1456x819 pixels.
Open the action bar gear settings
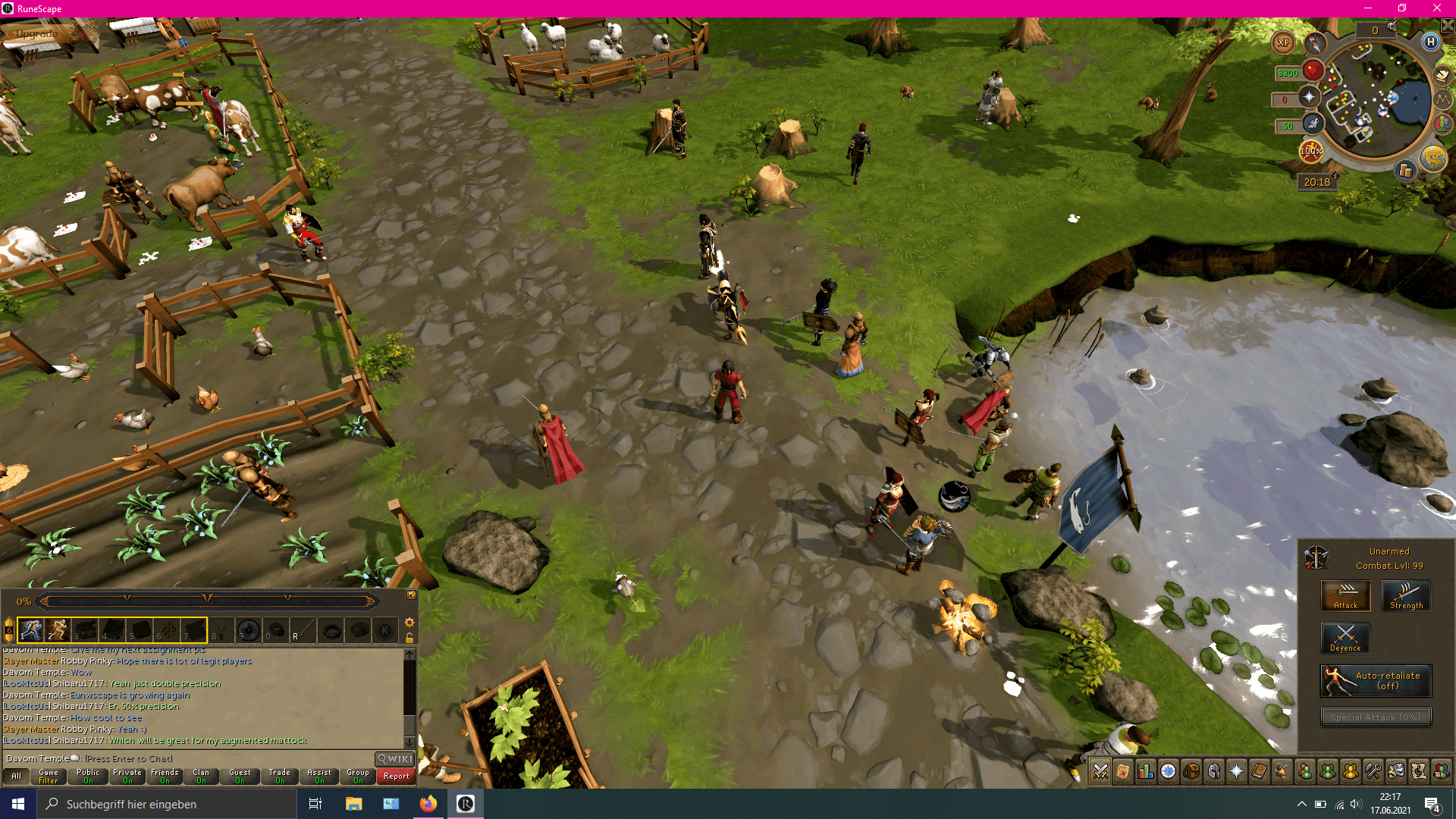point(409,623)
